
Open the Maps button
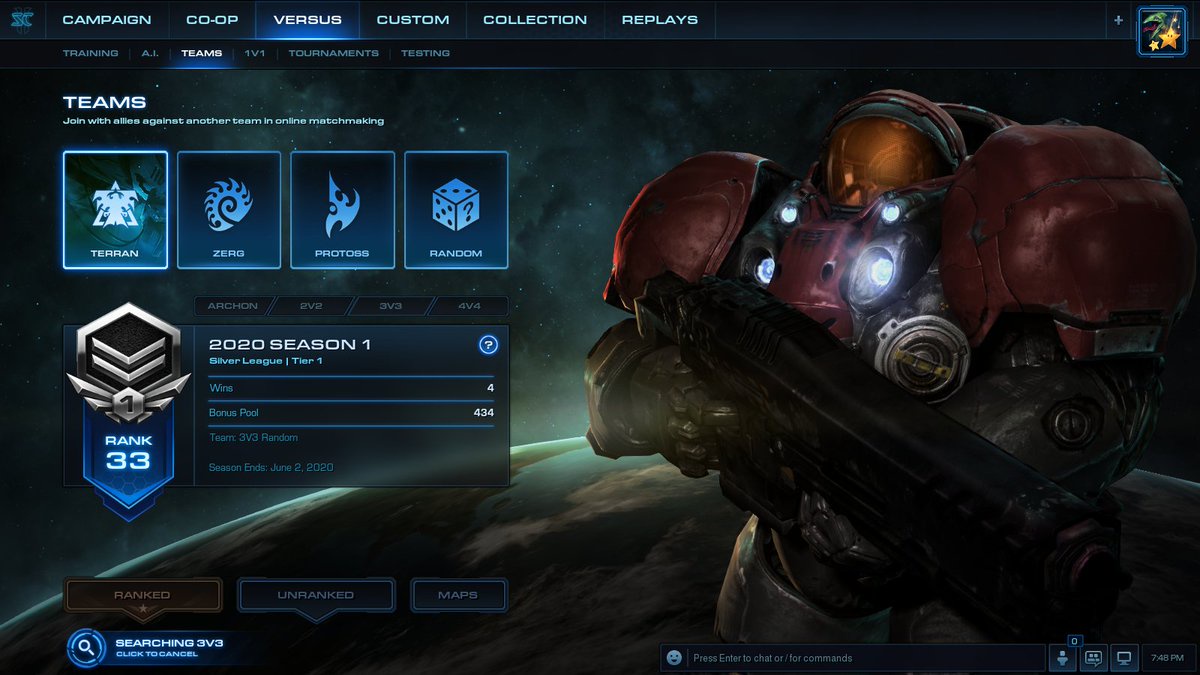pyautogui.click(x=458, y=595)
